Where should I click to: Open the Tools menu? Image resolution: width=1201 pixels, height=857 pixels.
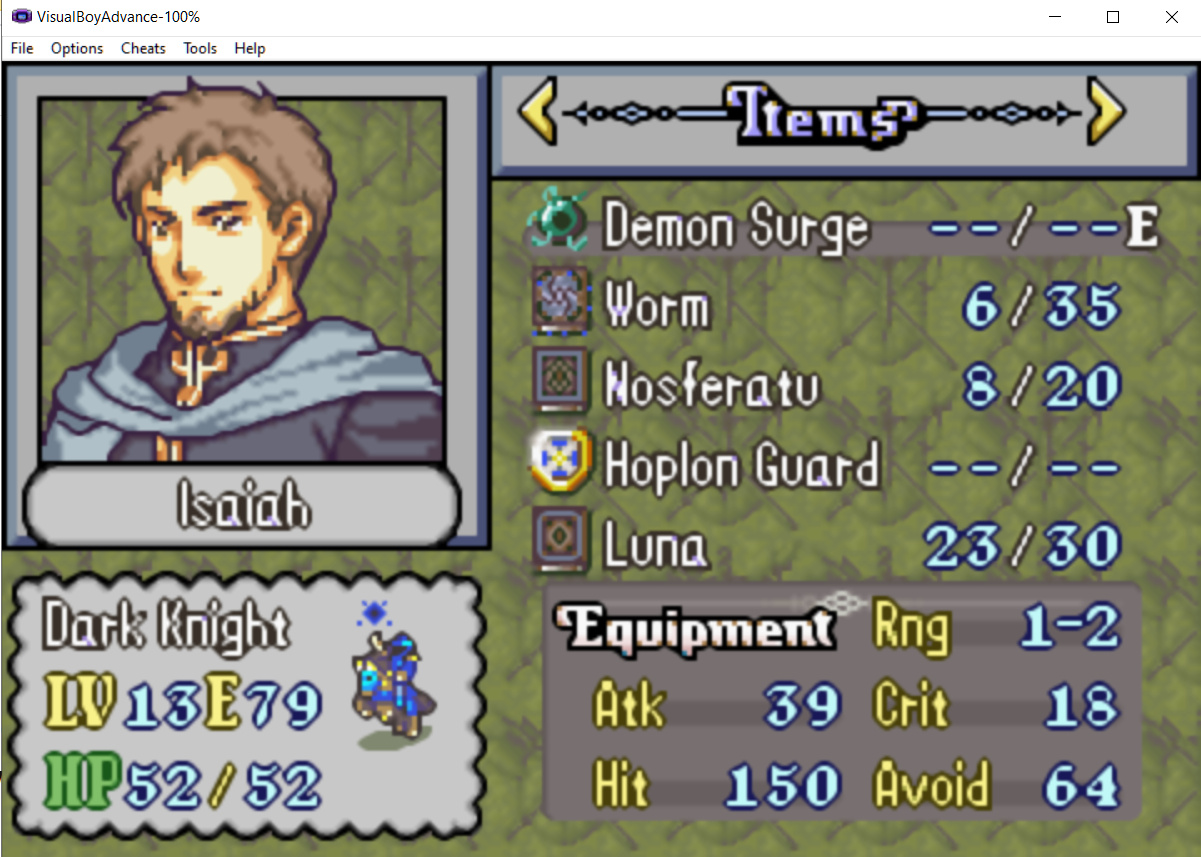200,48
